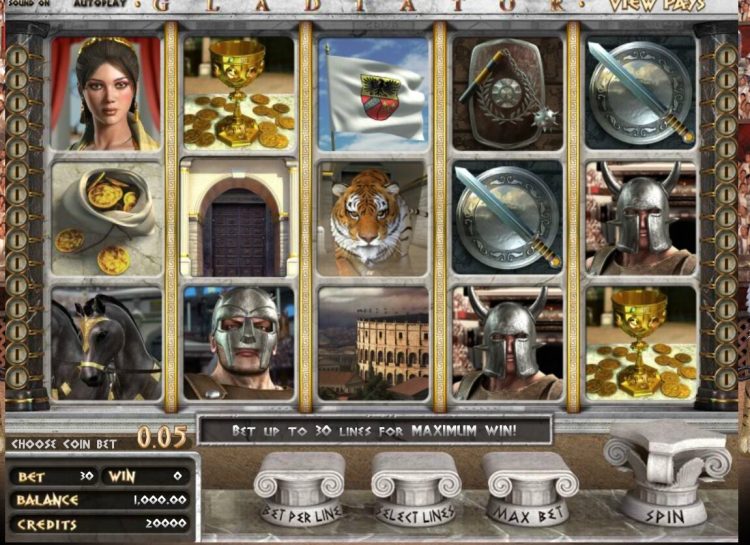
Task: Adjust the Bet Per Line button
Action: (x=300, y=490)
